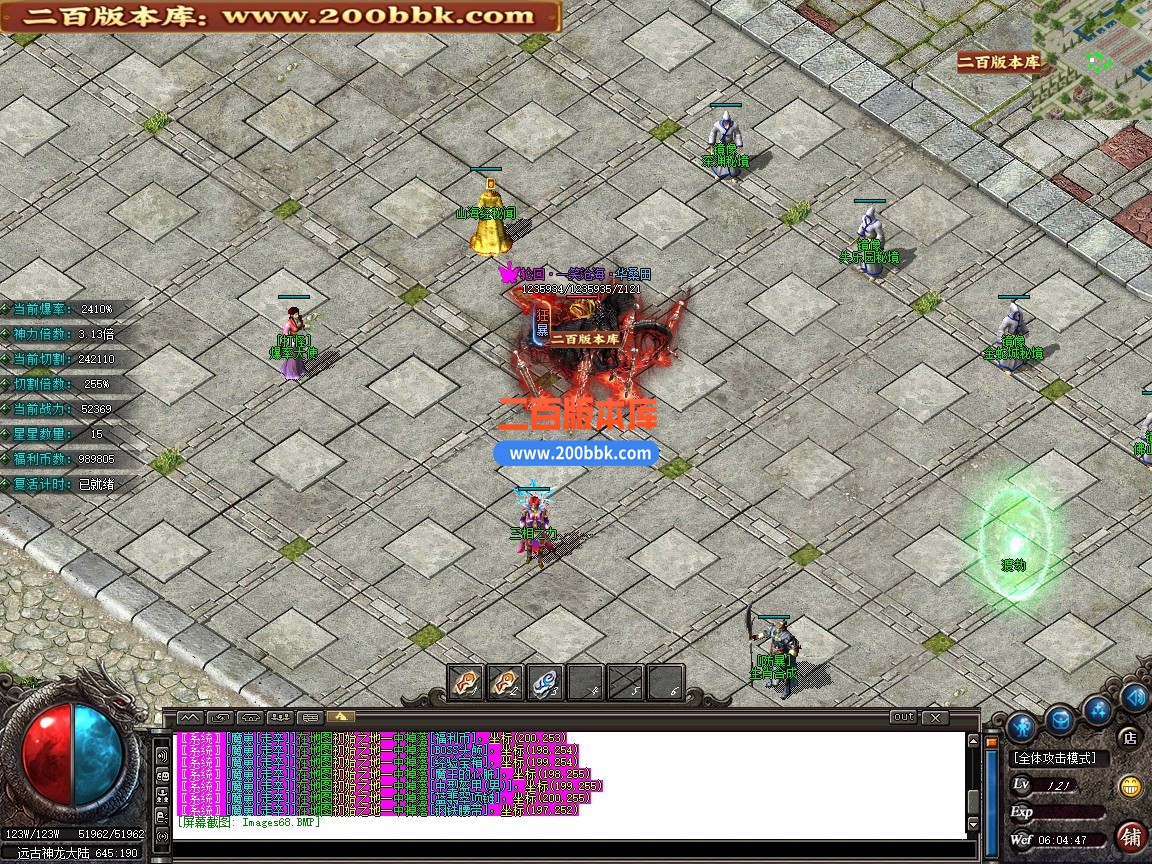Screen dimensions: 1152x864
Task: Click the first chat tab with up-arrow
Action: click(190, 717)
